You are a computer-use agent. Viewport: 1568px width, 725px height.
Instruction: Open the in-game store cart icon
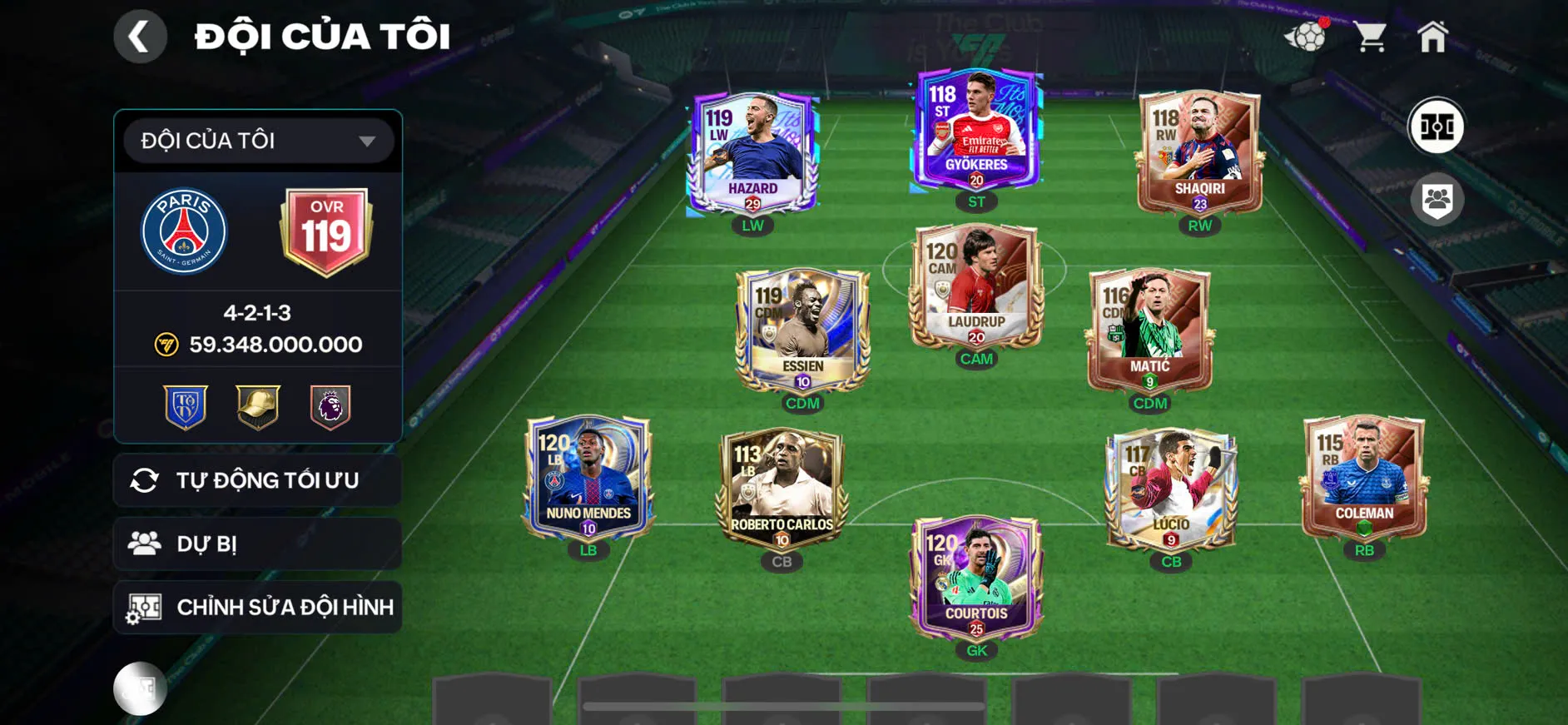point(1372,35)
